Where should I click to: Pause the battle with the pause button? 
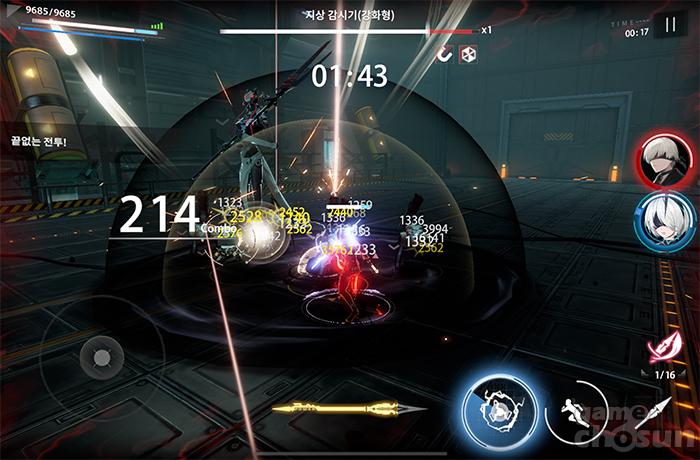(x=669, y=25)
